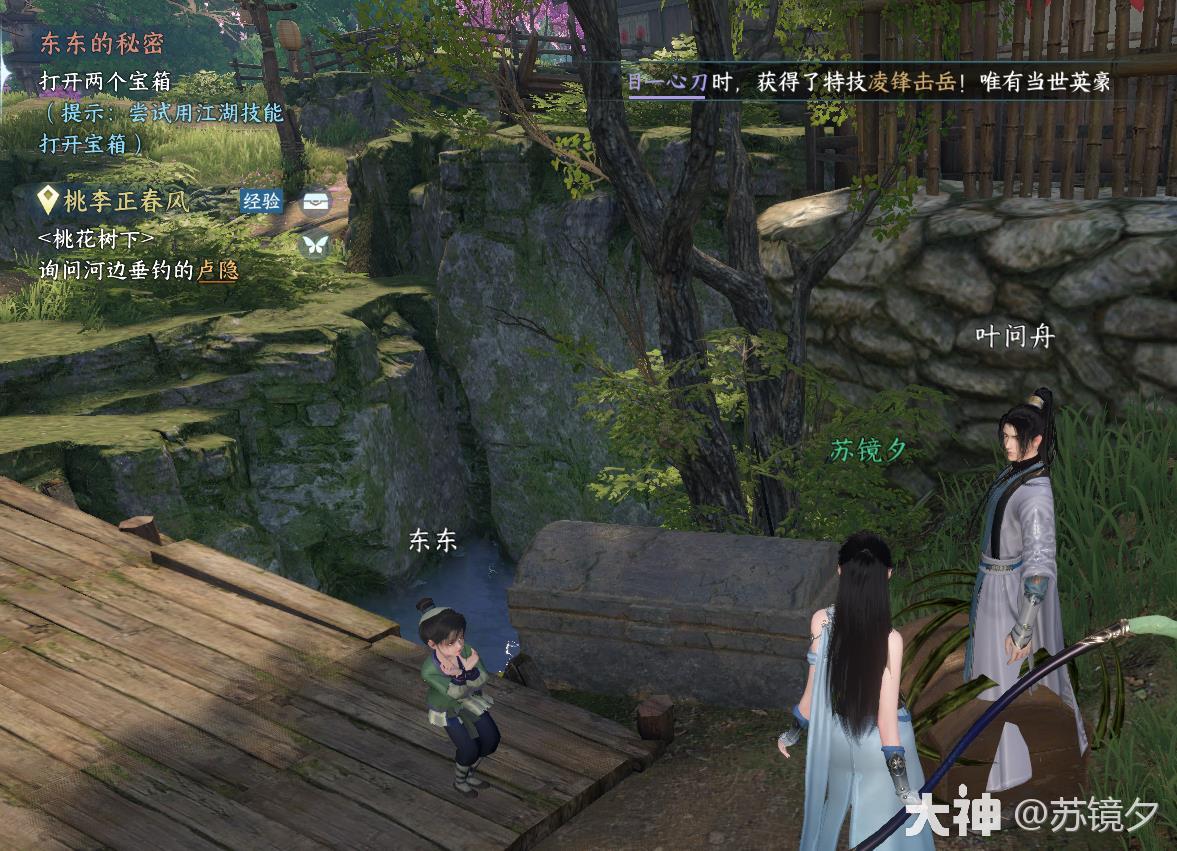
Task: Select the 桃李正春风 quest tracker title
Action: click(x=125, y=201)
